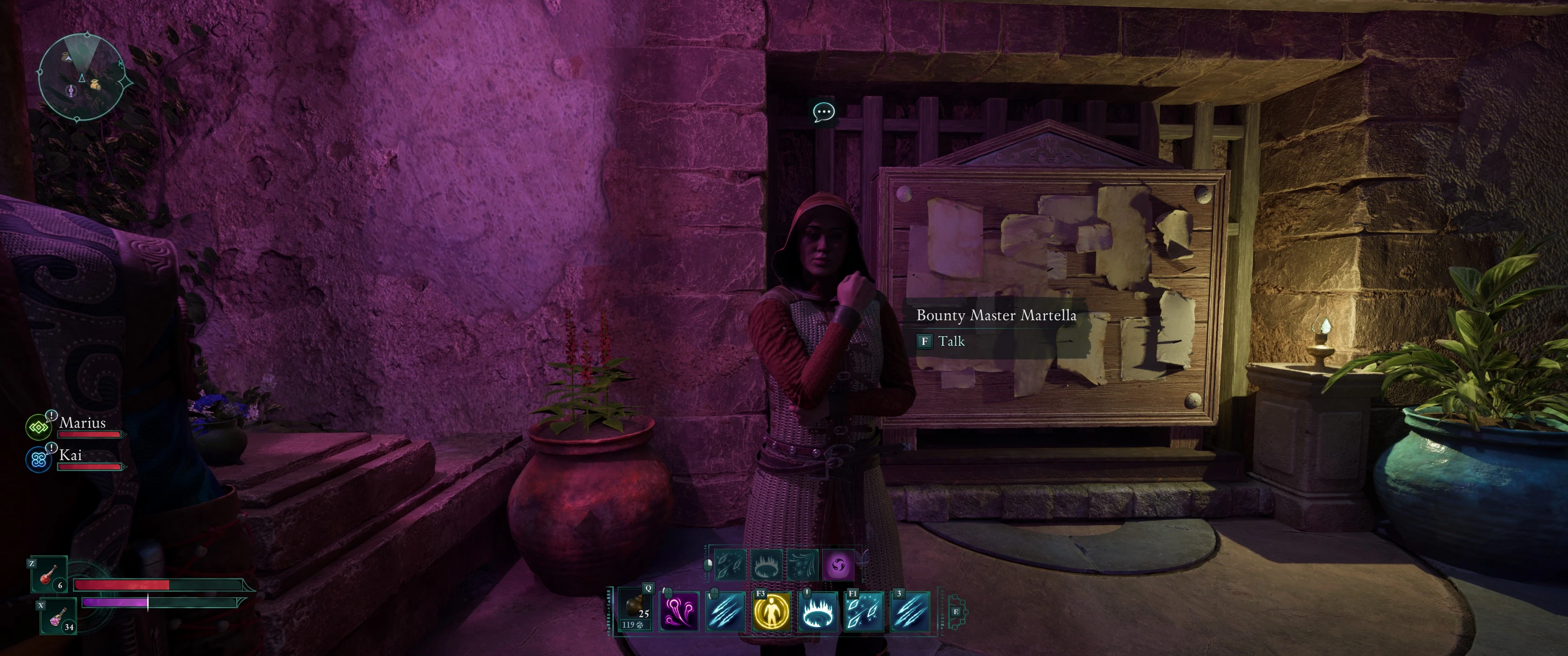Activate the golden glowing figure ability
Screen dimensions: 1568x656
(x=771, y=611)
